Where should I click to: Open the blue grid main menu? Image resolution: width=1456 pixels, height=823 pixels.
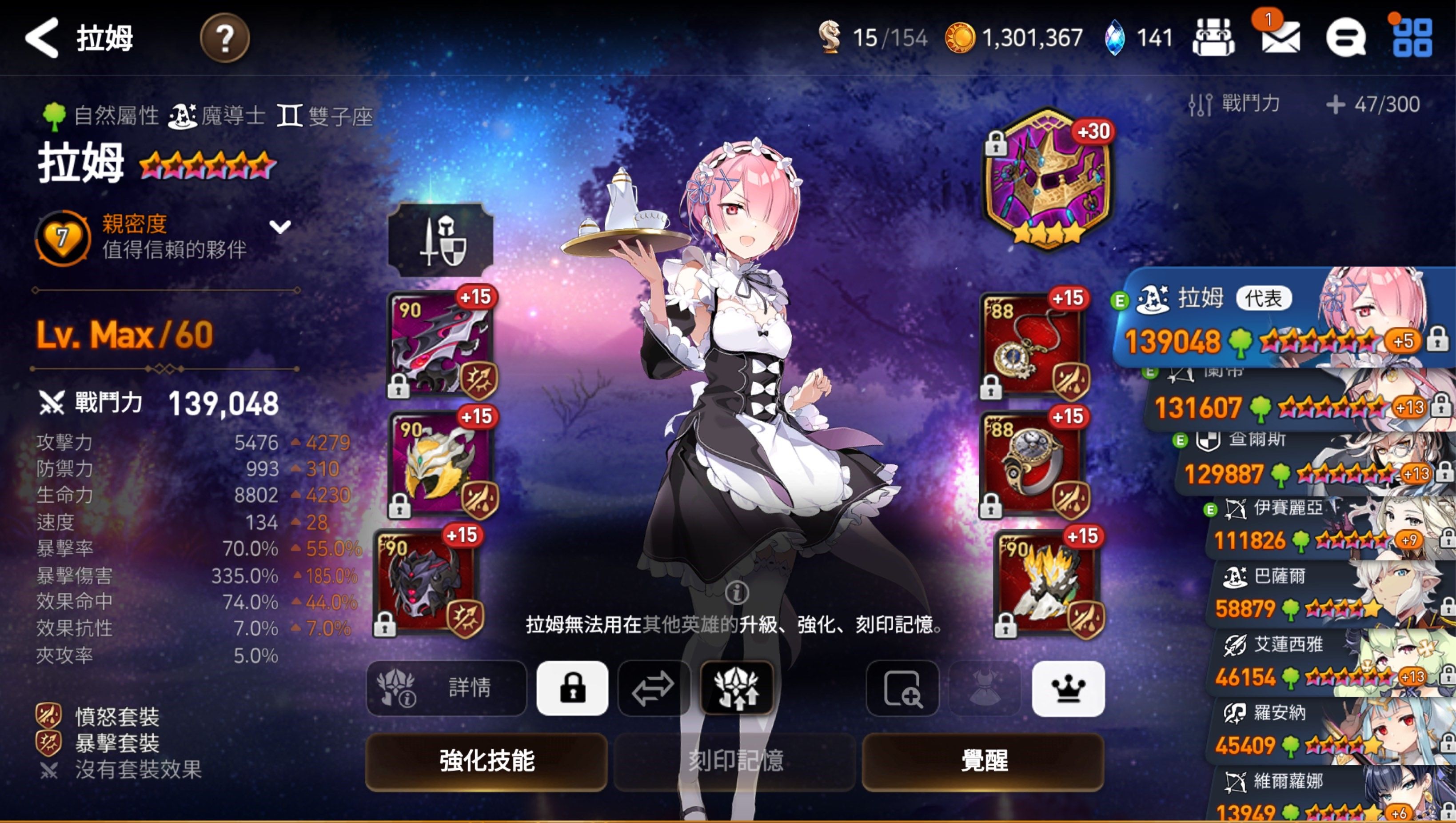1412,38
